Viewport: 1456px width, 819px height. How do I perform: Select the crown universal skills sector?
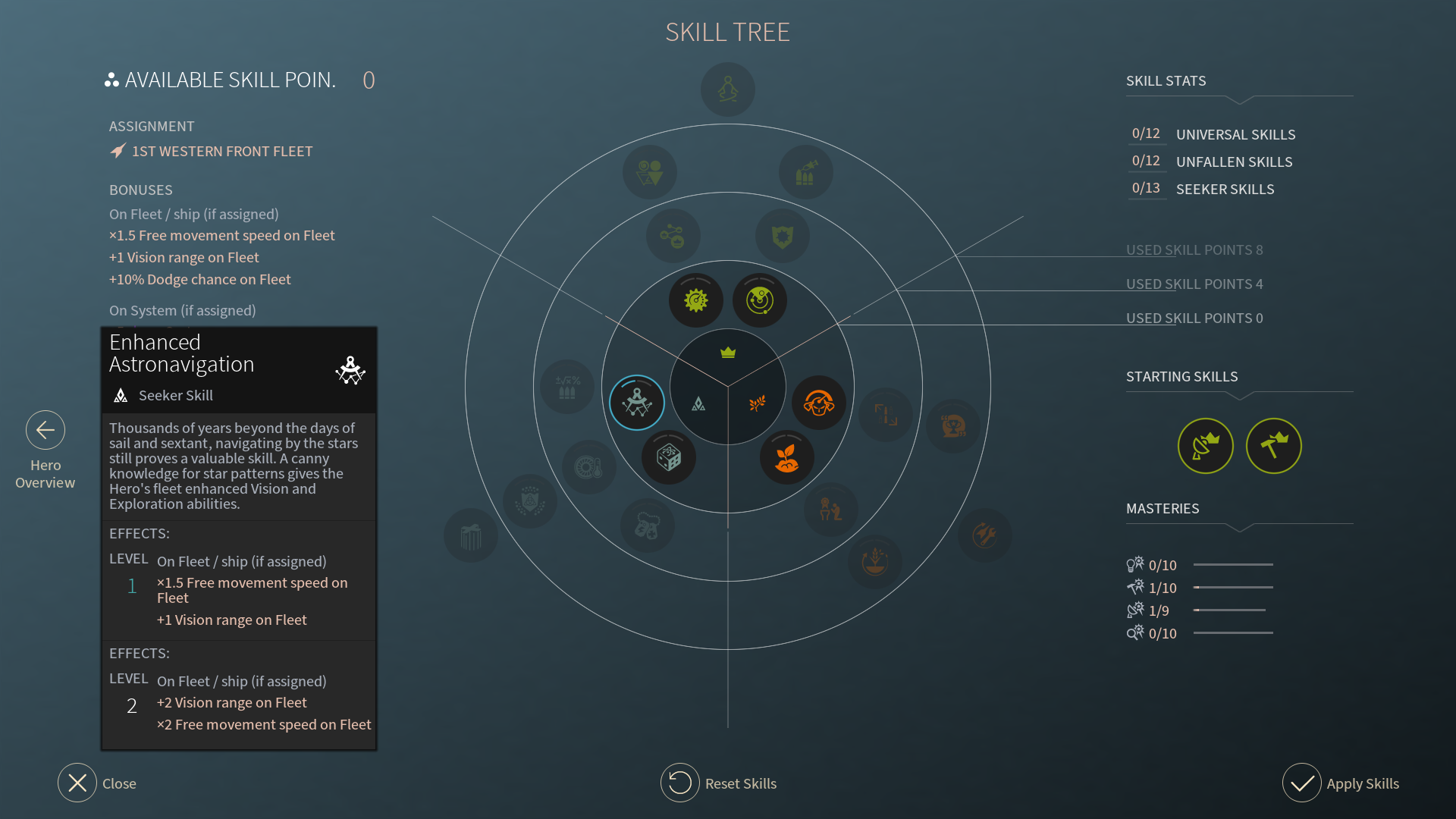(728, 353)
